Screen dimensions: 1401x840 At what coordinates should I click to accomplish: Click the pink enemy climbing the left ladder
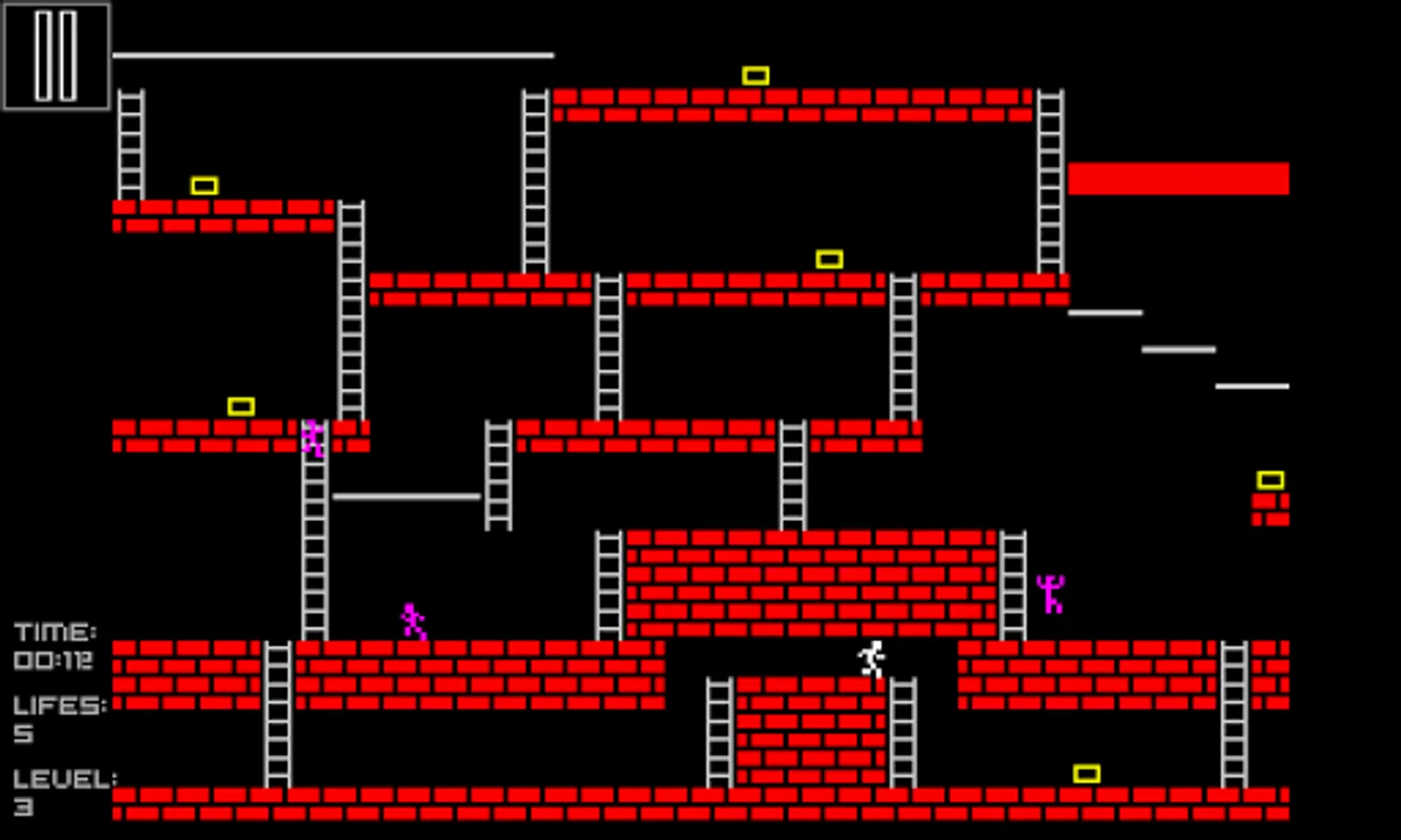coord(312,439)
